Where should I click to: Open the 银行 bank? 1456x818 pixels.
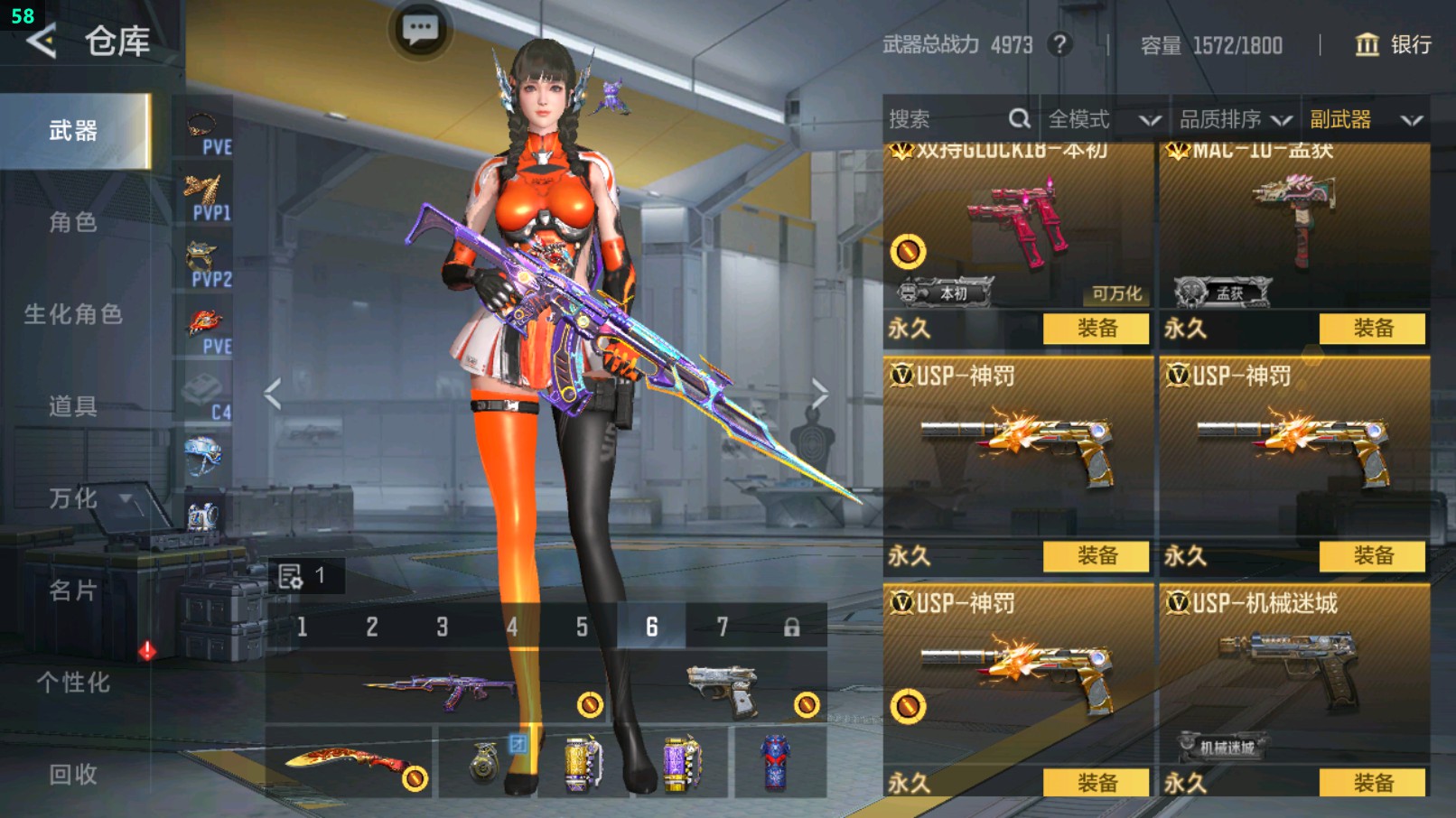(1394, 44)
